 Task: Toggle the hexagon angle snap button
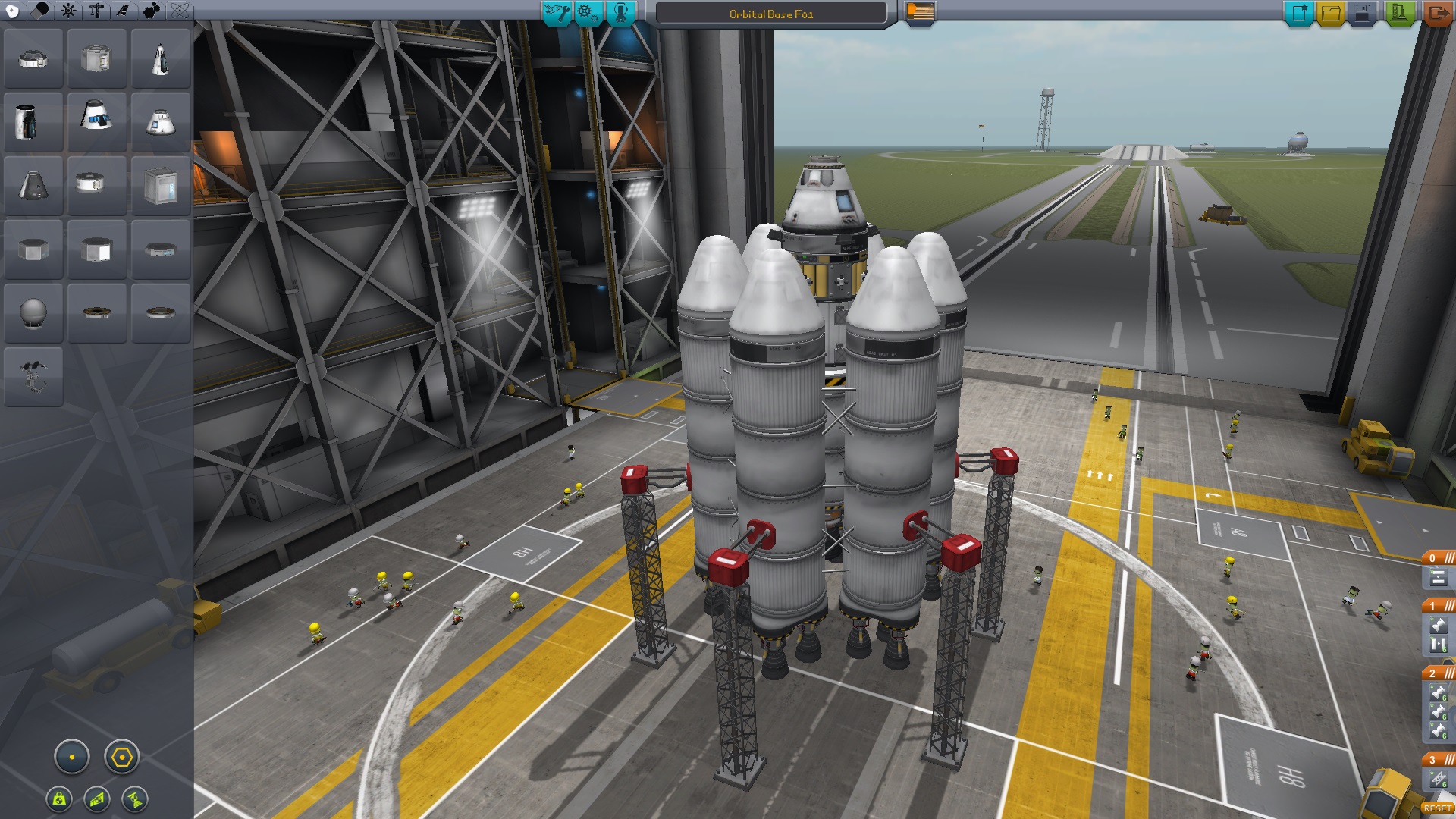coord(122,757)
